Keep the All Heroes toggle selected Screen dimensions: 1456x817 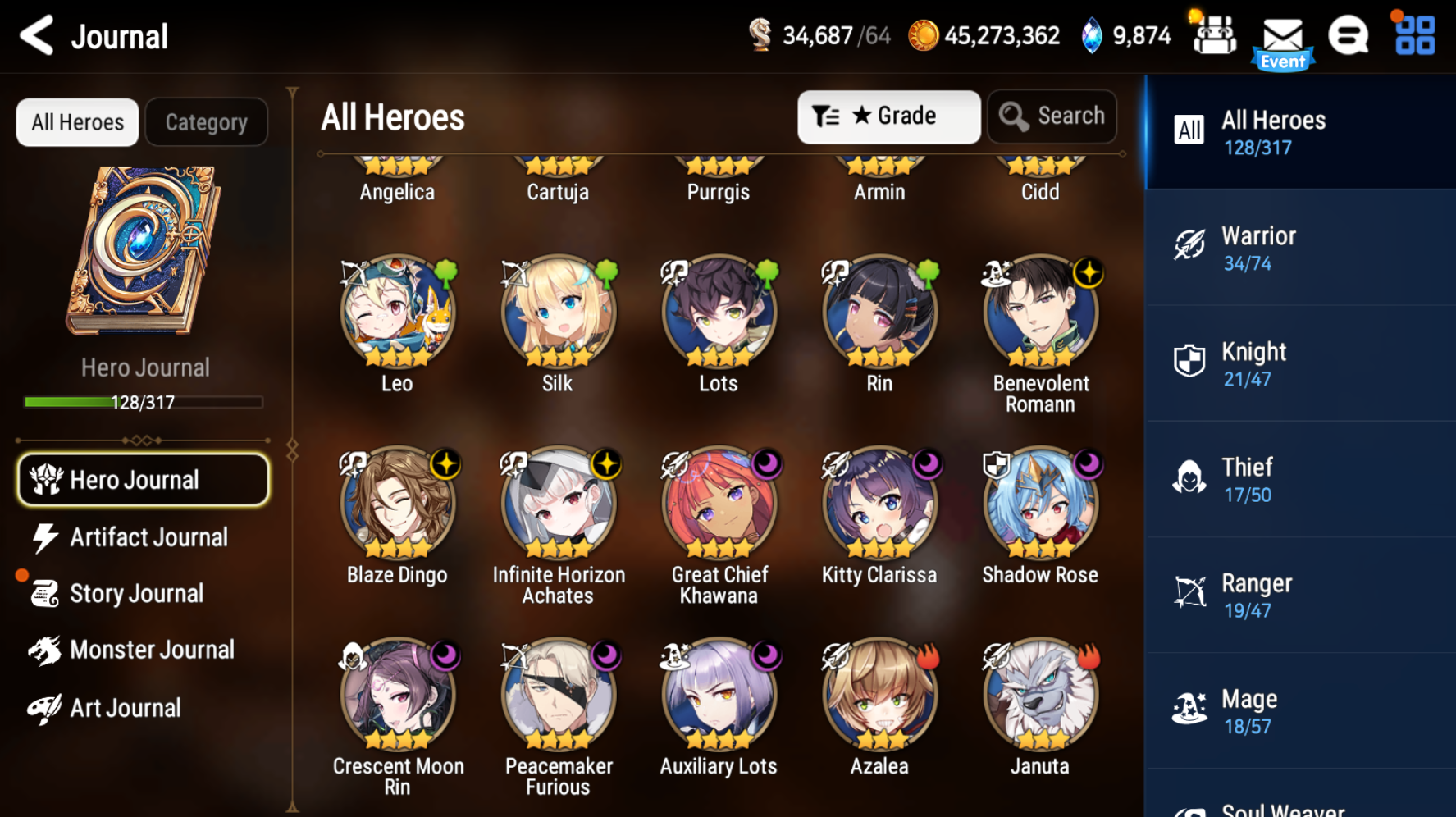pyautogui.click(x=76, y=121)
